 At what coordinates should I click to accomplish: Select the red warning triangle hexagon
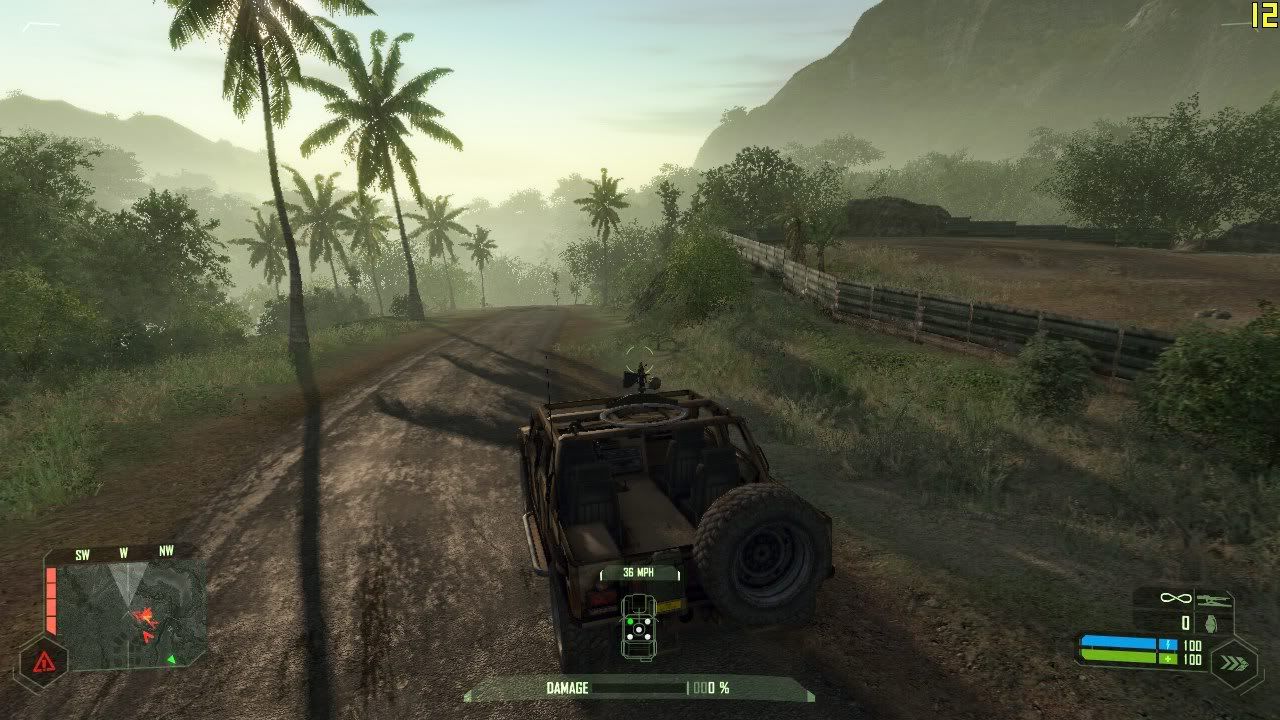click(43, 662)
